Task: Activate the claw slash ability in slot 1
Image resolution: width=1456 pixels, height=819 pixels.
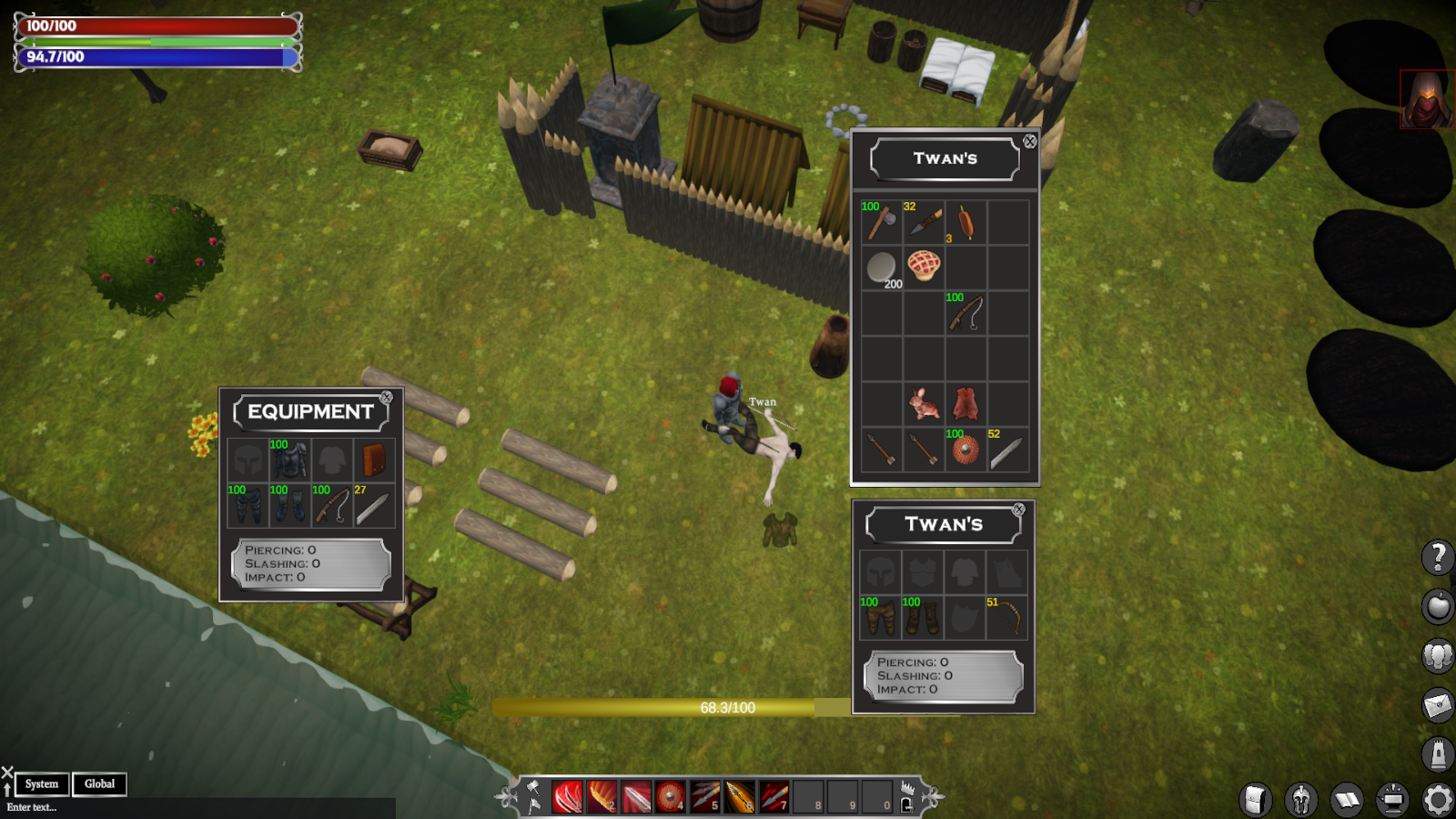Action: pos(567,797)
